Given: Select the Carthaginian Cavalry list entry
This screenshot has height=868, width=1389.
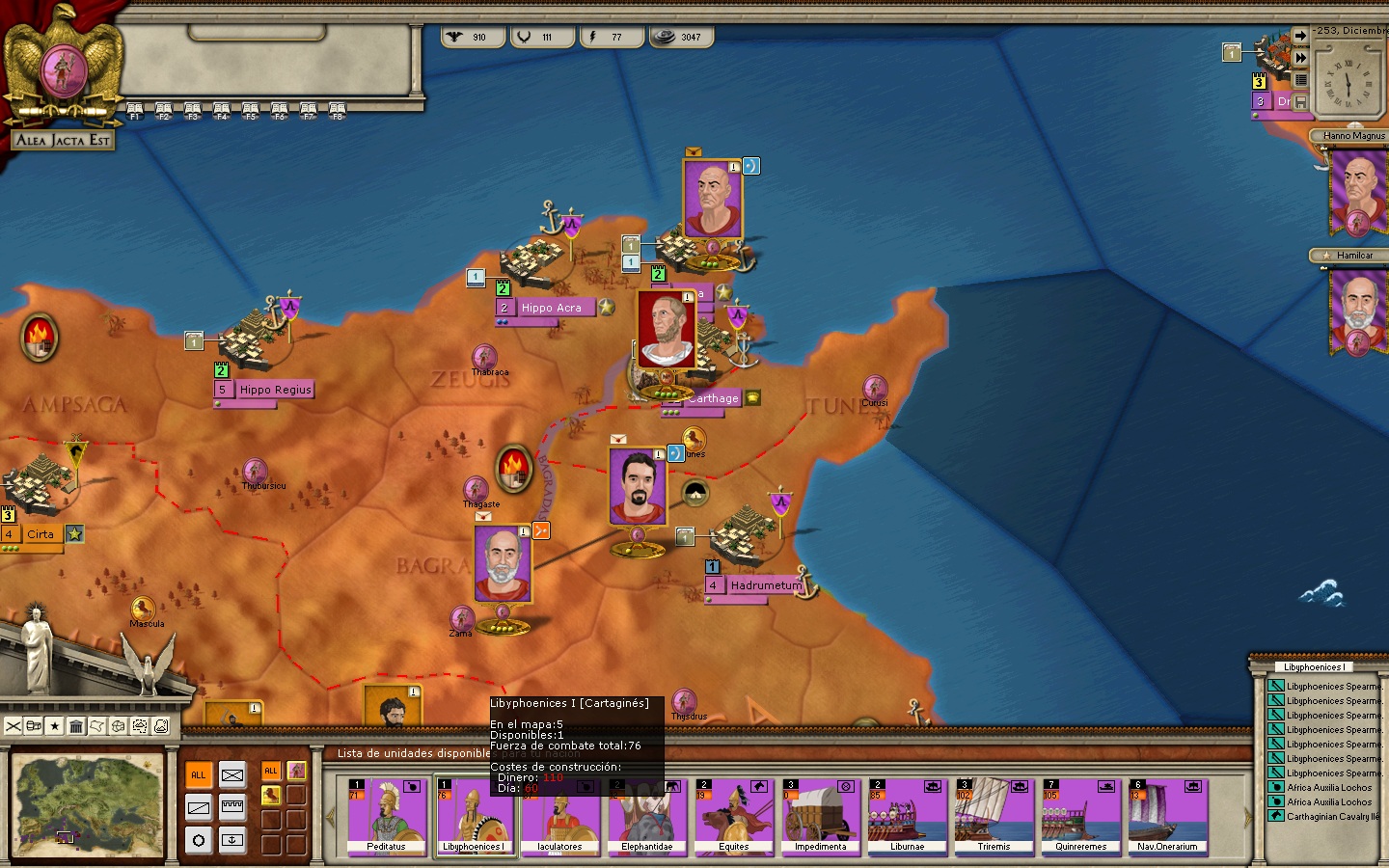Looking at the screenshot, I should [1332, 817].
